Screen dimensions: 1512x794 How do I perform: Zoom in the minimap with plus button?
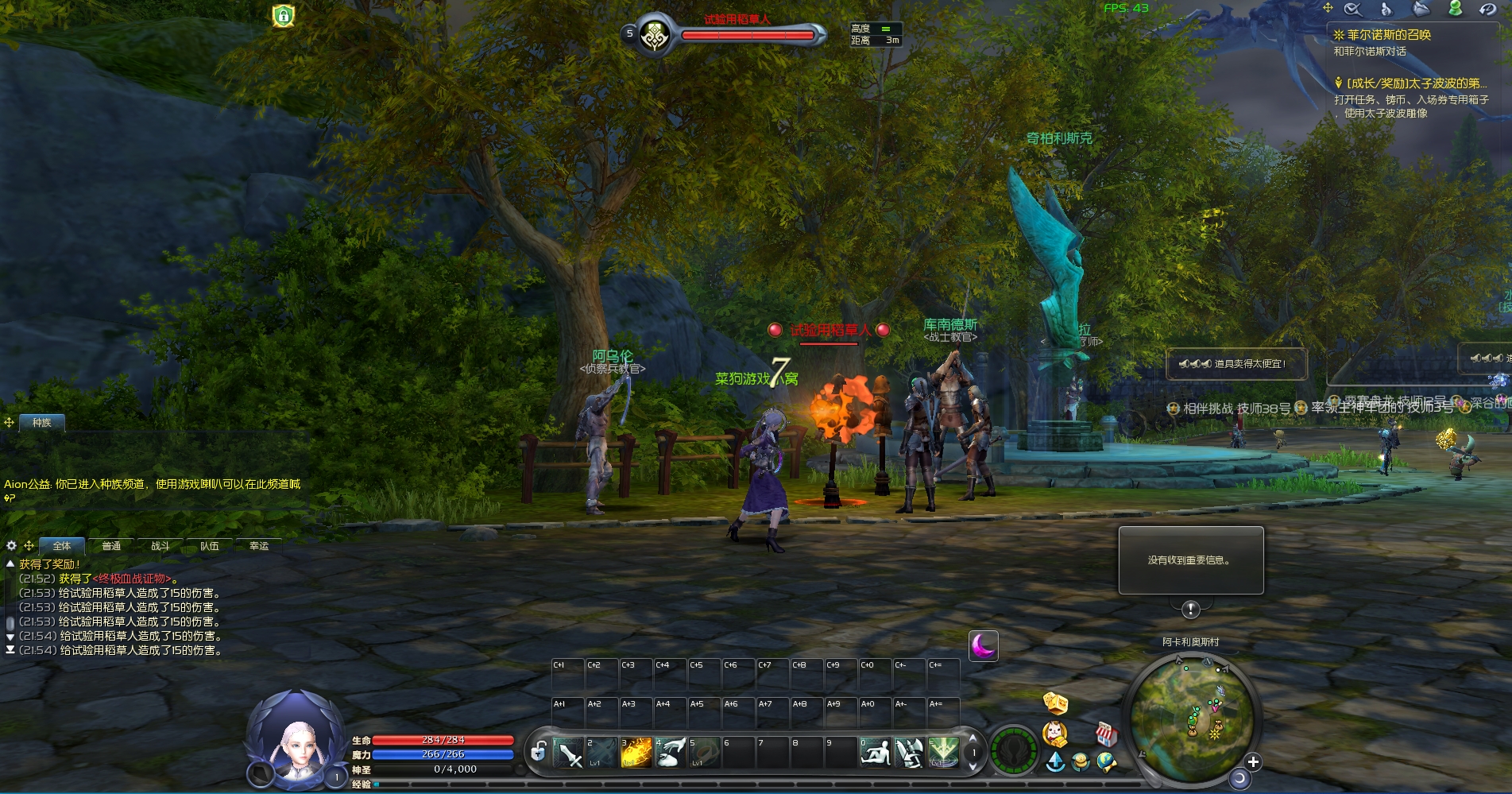click(x=1253, y=762)
